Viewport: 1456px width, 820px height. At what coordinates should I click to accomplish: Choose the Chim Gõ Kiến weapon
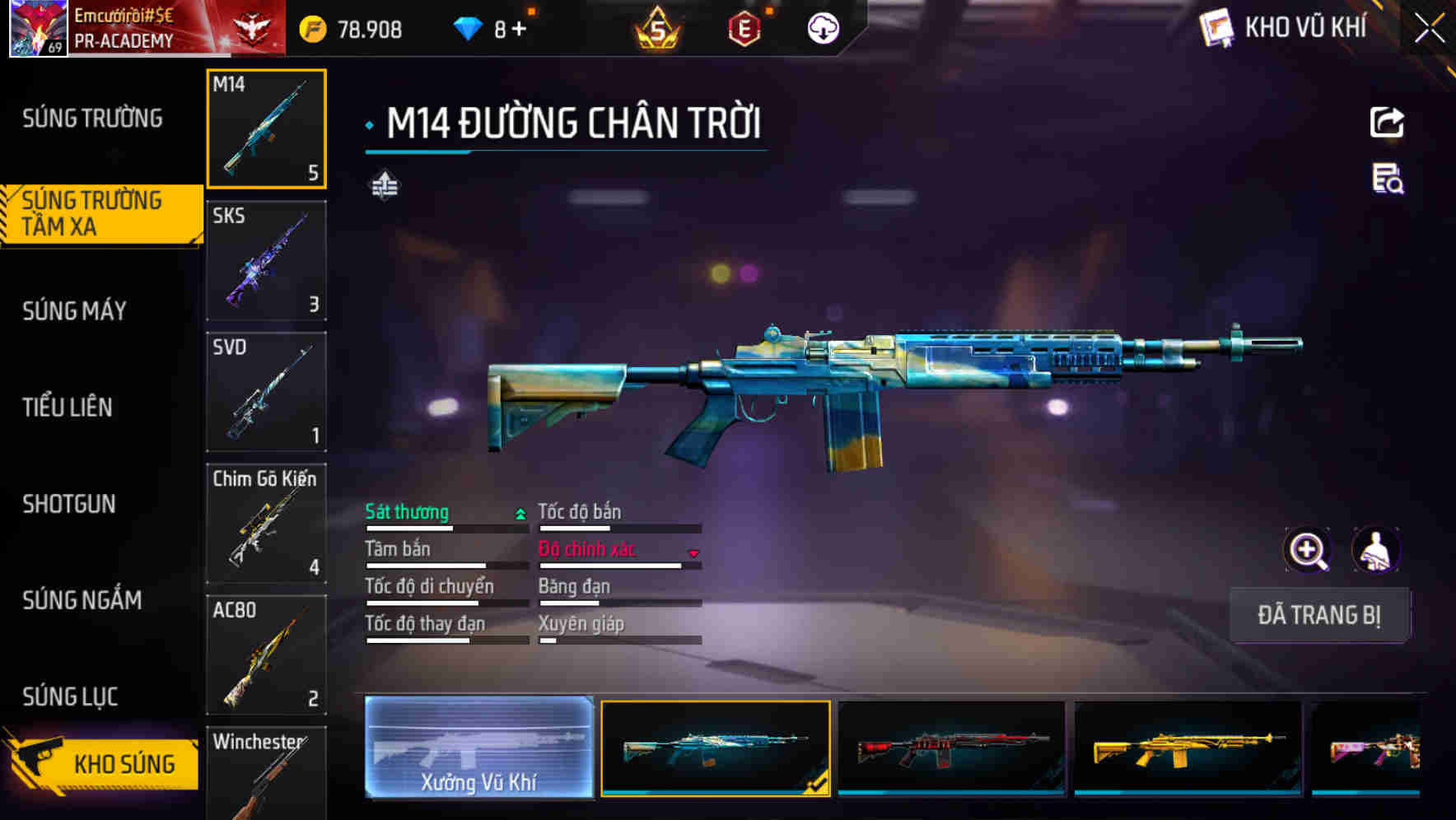coord(266,524)
